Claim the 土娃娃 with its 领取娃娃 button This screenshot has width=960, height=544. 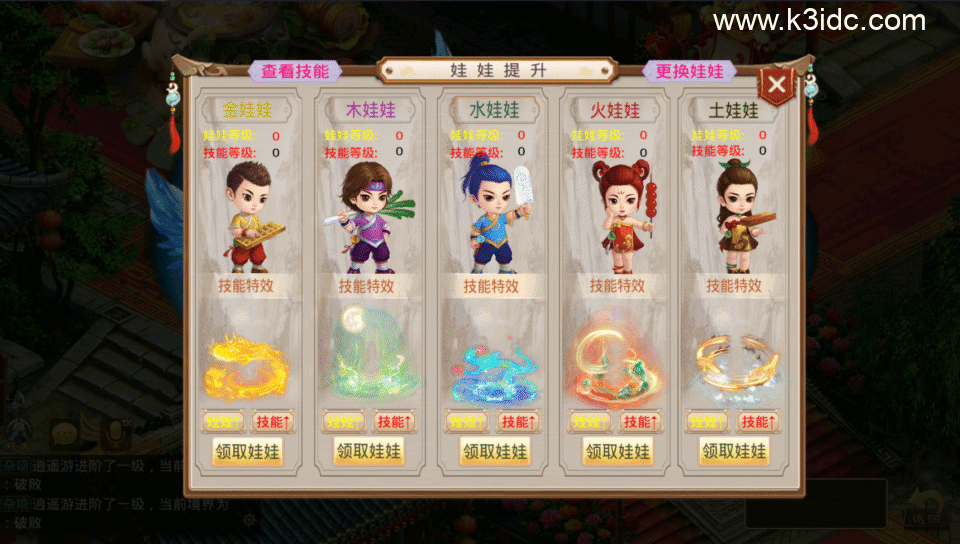[735, 451]
